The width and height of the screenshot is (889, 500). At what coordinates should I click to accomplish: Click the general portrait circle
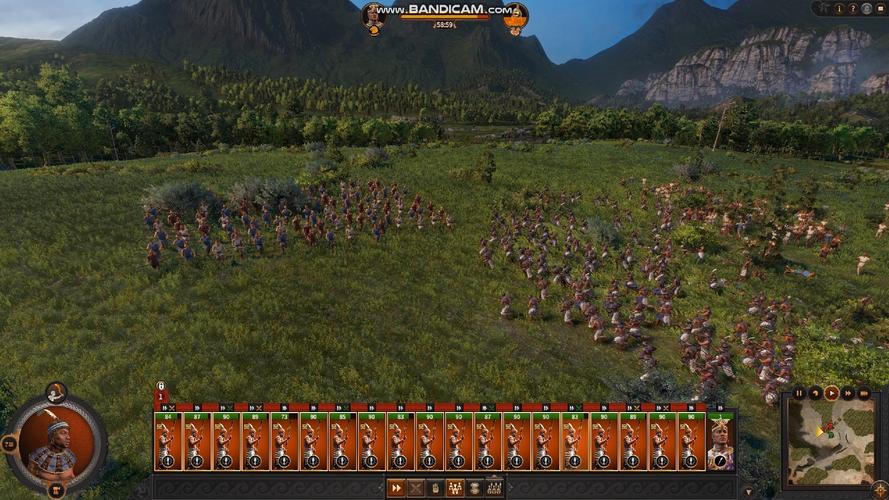coord(56,440)
